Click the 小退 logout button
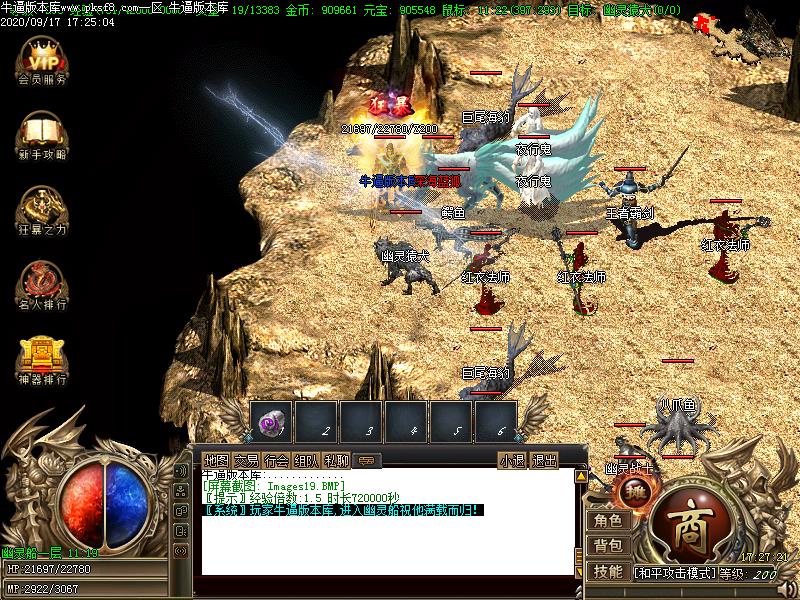The width and height of the screenshot is (800, 600). point(512,461)
